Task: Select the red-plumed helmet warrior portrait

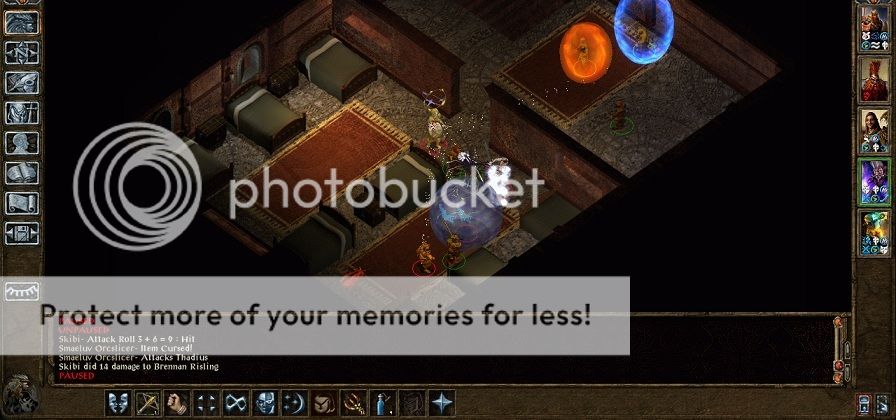Action: coord(875,79)
